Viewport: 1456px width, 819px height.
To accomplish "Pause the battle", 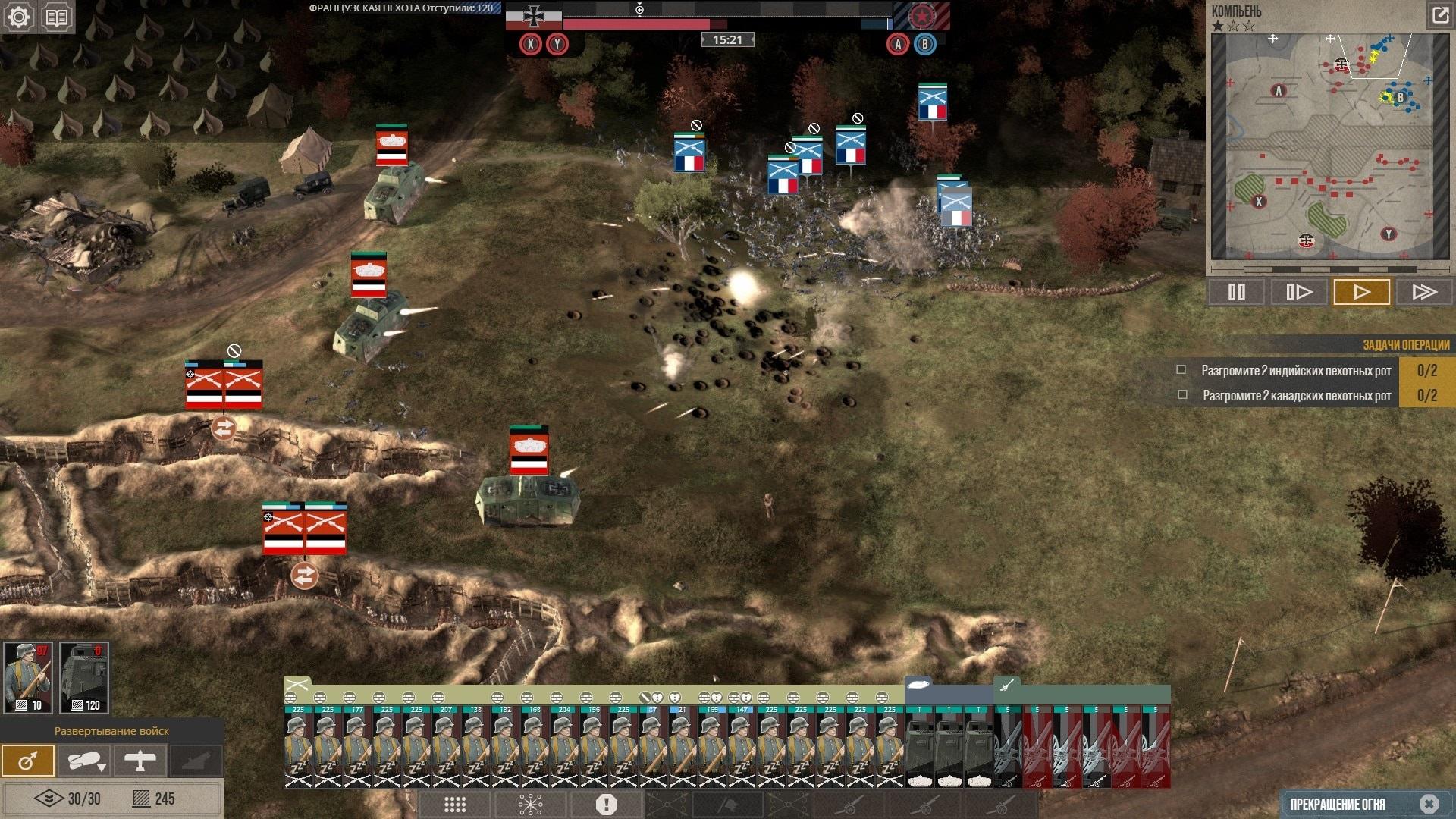I will click(x=1236, y=292).
